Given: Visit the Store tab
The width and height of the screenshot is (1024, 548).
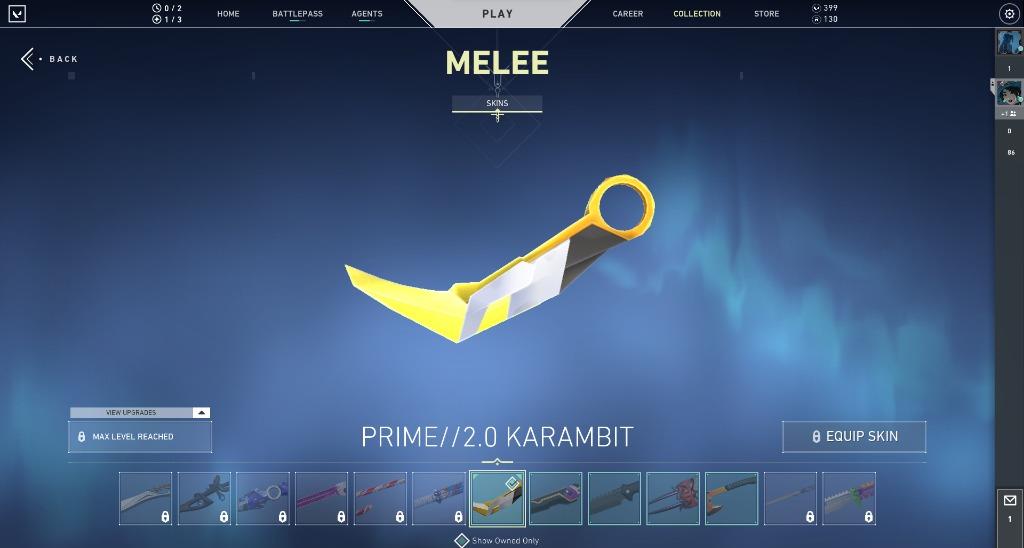Looking at the screenshot, I should 766,14.
